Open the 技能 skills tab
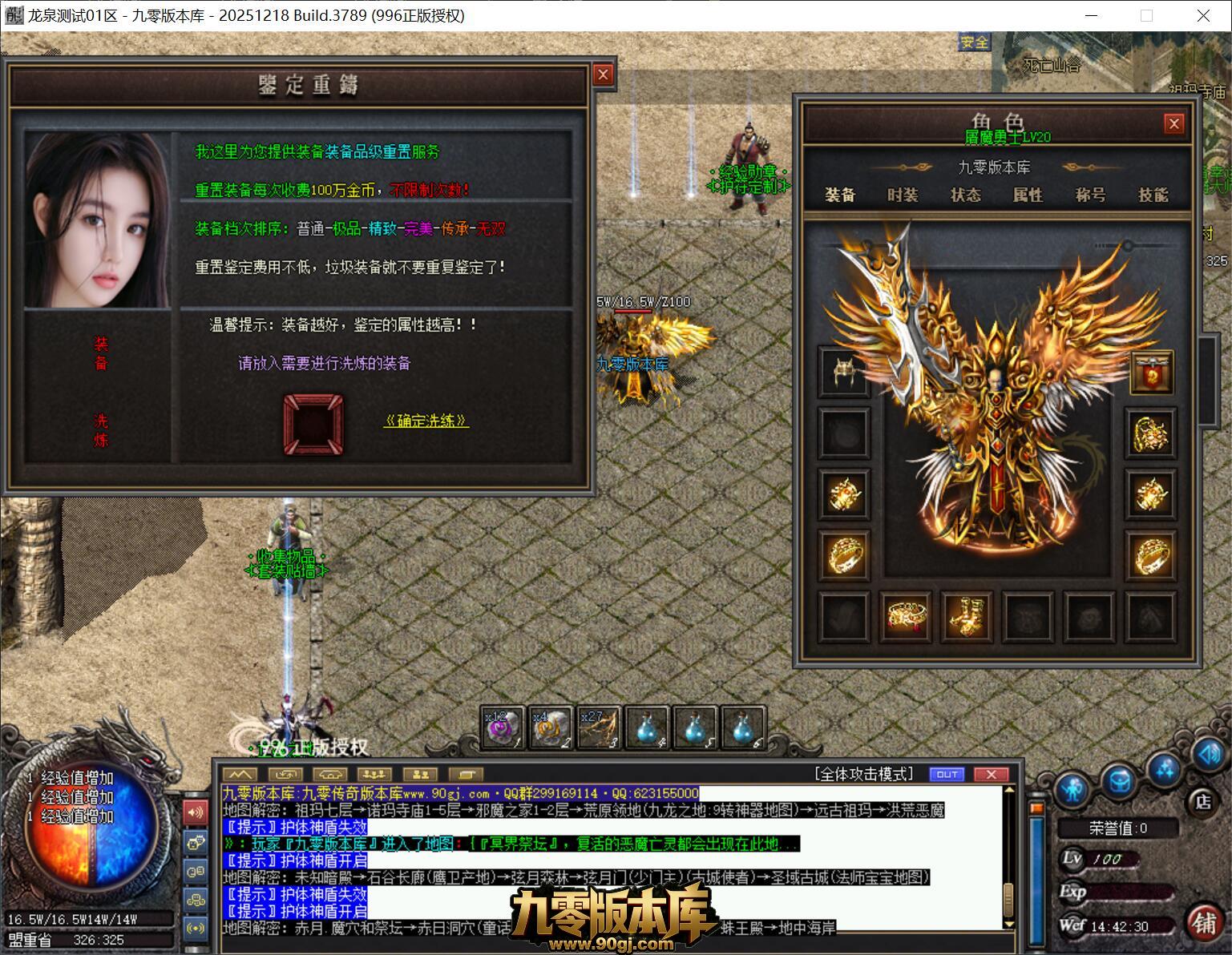 pyautogui.click(x=1153, y=195)
